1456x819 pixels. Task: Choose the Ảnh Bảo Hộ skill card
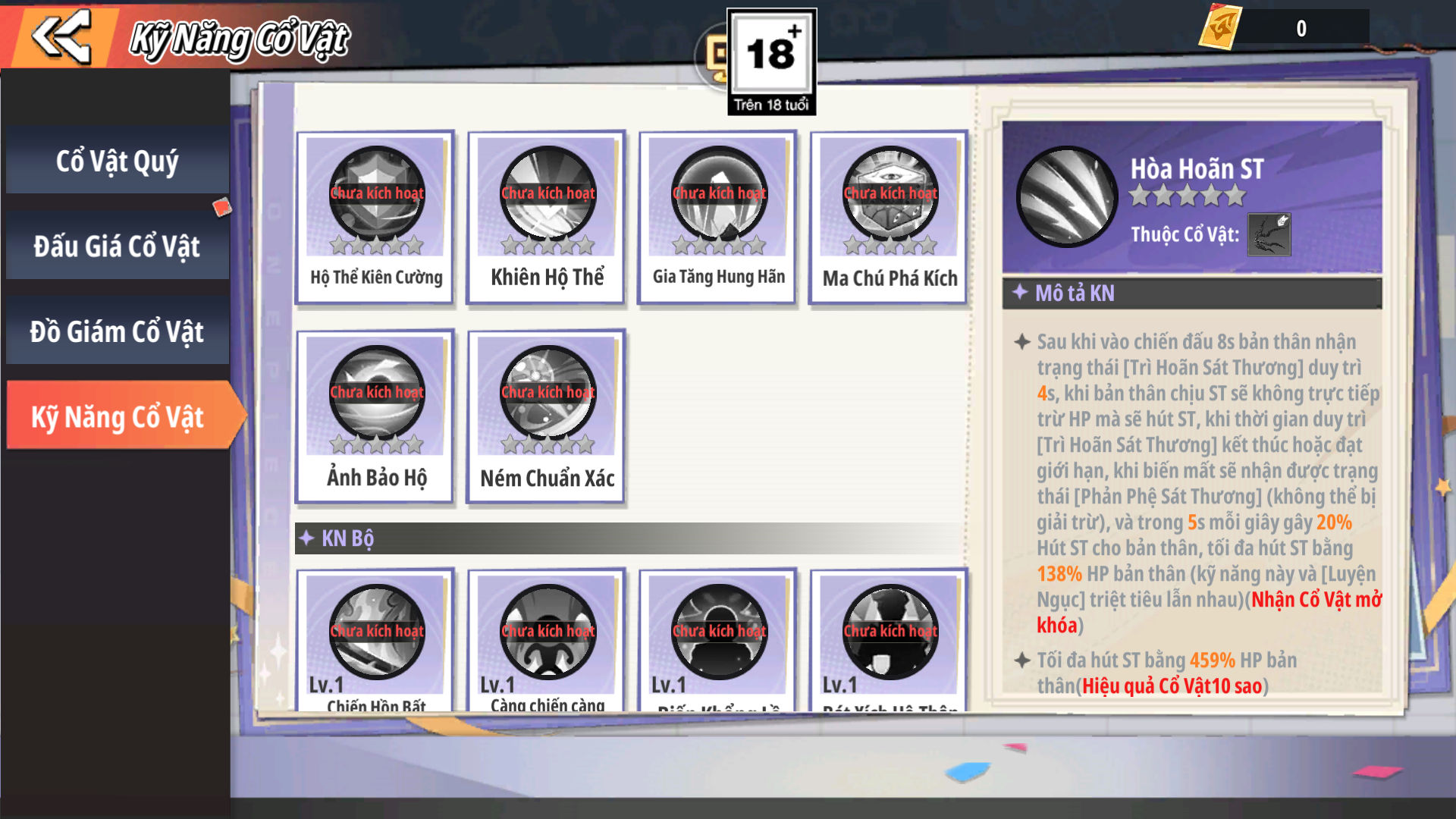click(x=376, y=416)
